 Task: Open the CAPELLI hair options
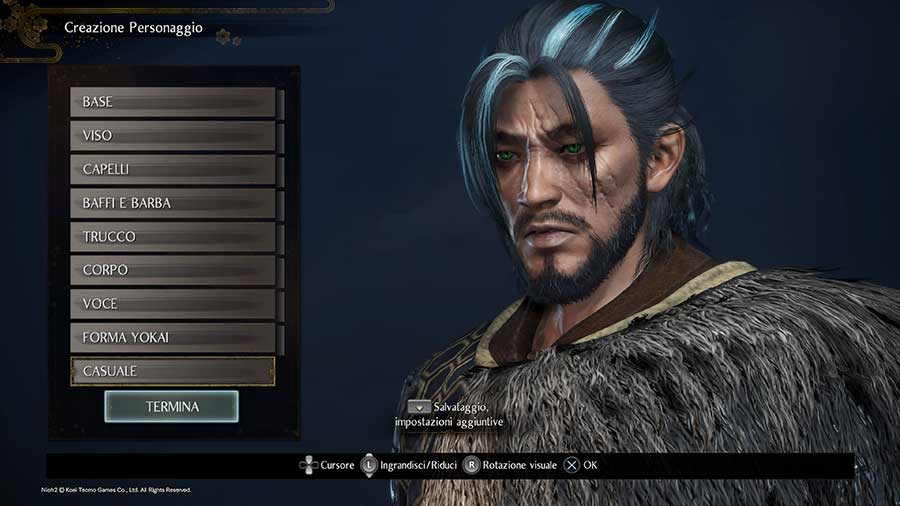(x=172, y=169)
